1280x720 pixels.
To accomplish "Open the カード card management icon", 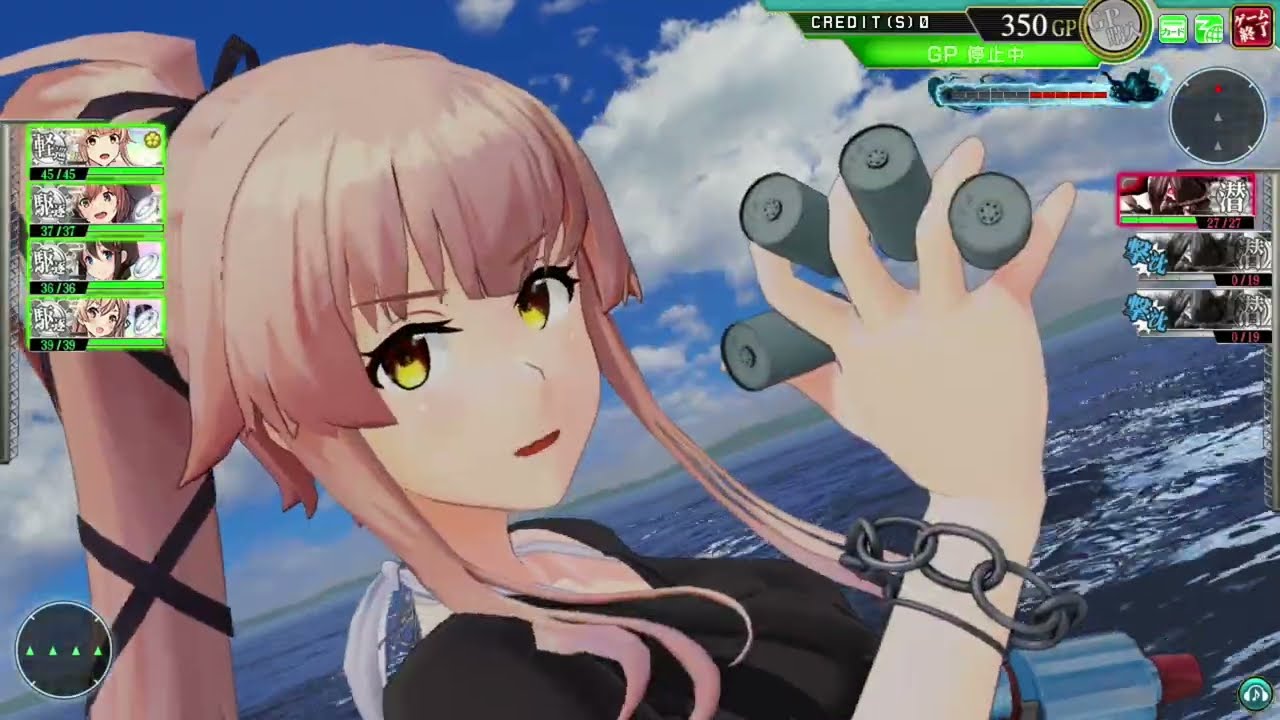I will (1173, 28).
